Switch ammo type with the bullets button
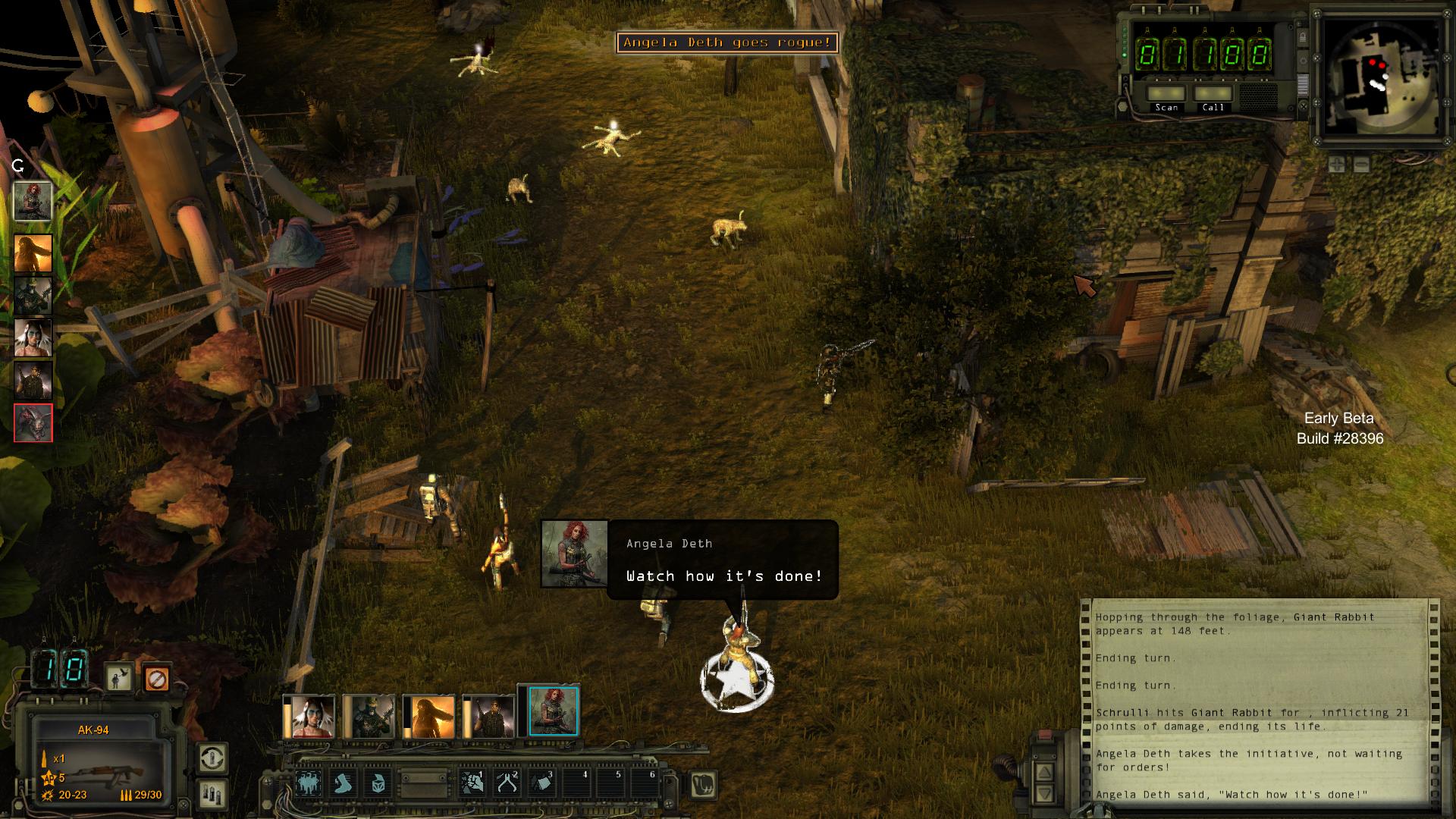Viewport: 1456px width, 819px height. pos(212,793)
